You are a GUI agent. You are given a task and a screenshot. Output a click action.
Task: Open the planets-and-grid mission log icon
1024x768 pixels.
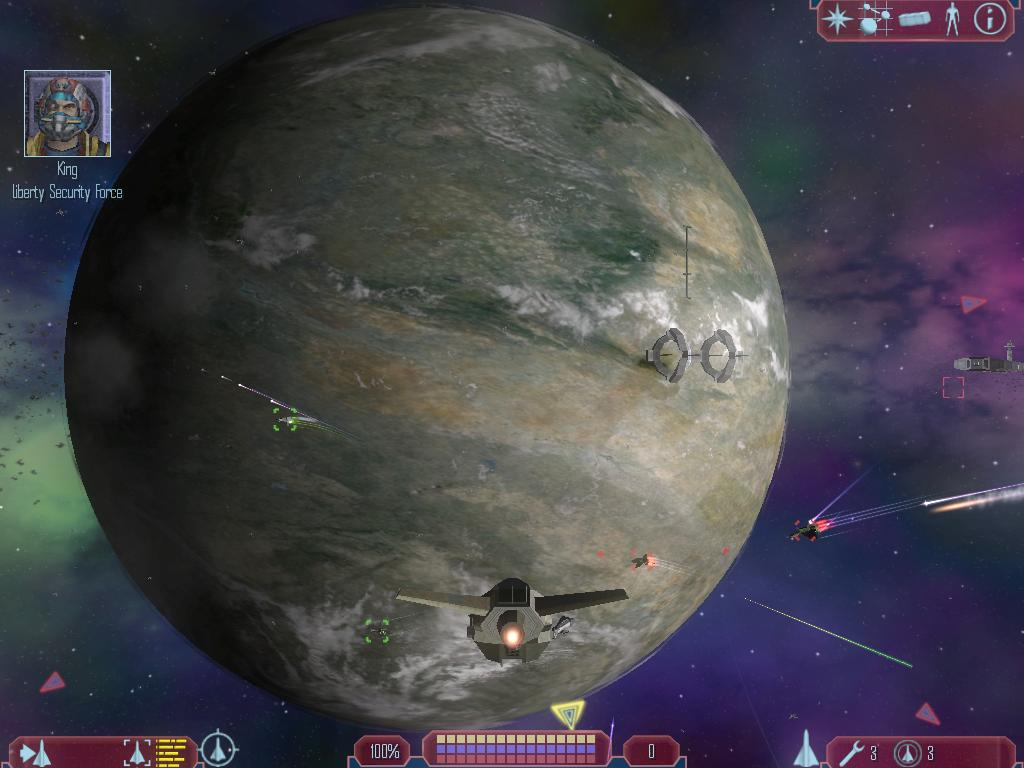(876, 19)
